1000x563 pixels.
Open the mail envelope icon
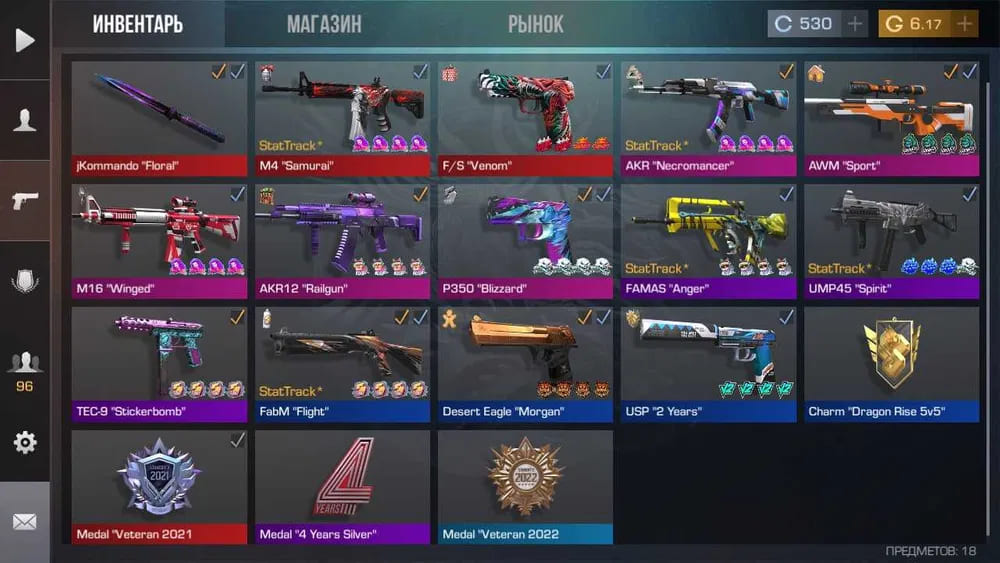tap(25, 522)
